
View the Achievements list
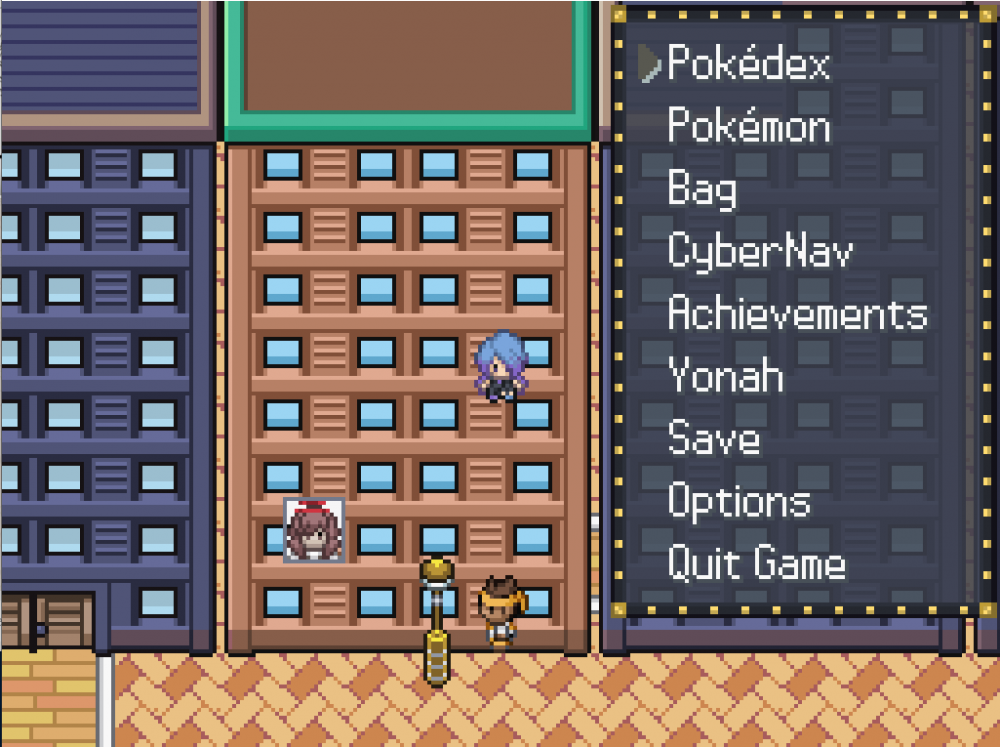coord(797,314)
